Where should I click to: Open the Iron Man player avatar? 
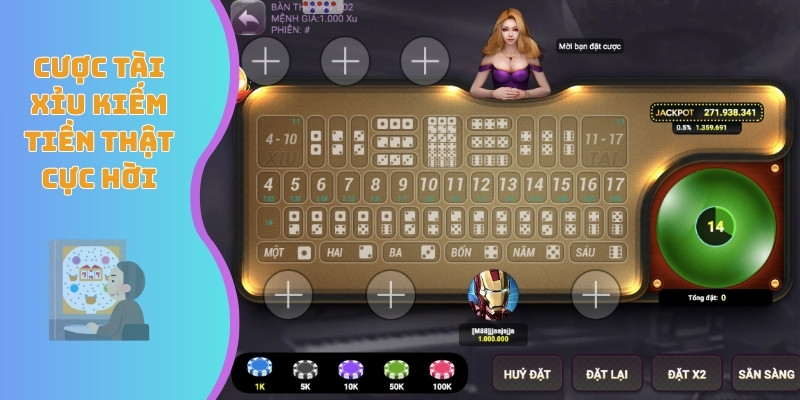point(494,297)
